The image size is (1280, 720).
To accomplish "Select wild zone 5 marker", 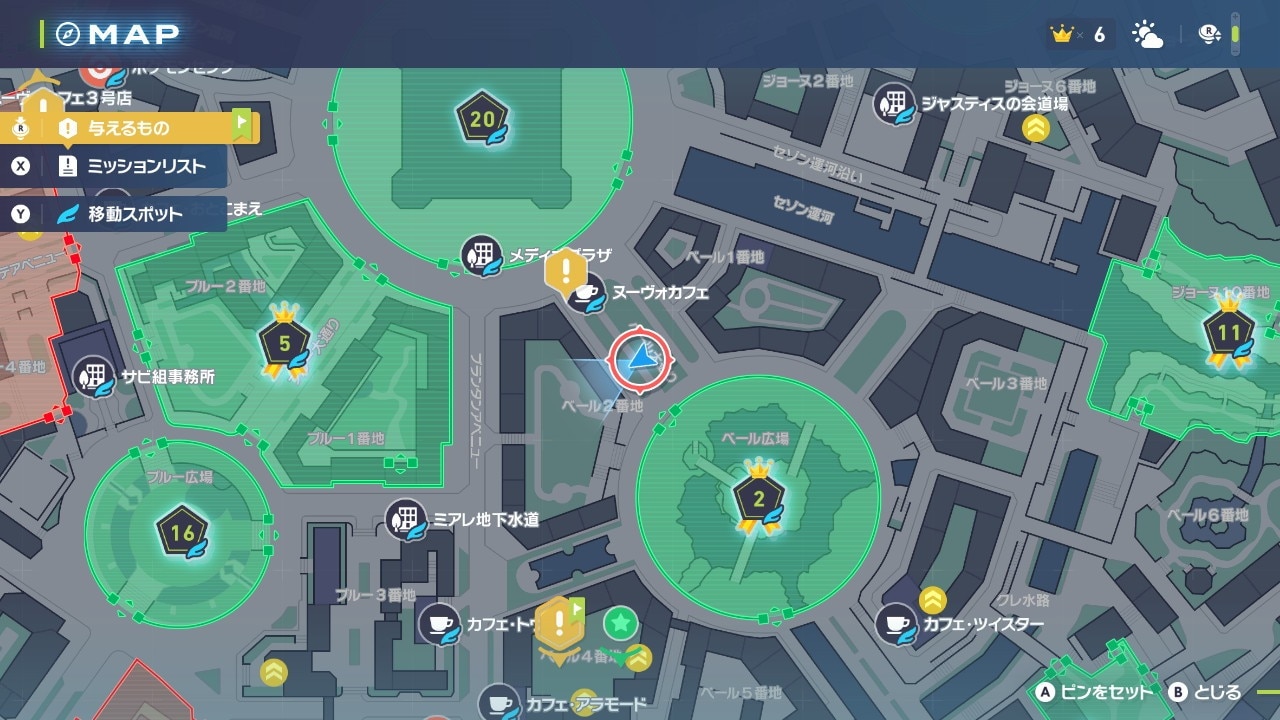I will tap(285, 342).
